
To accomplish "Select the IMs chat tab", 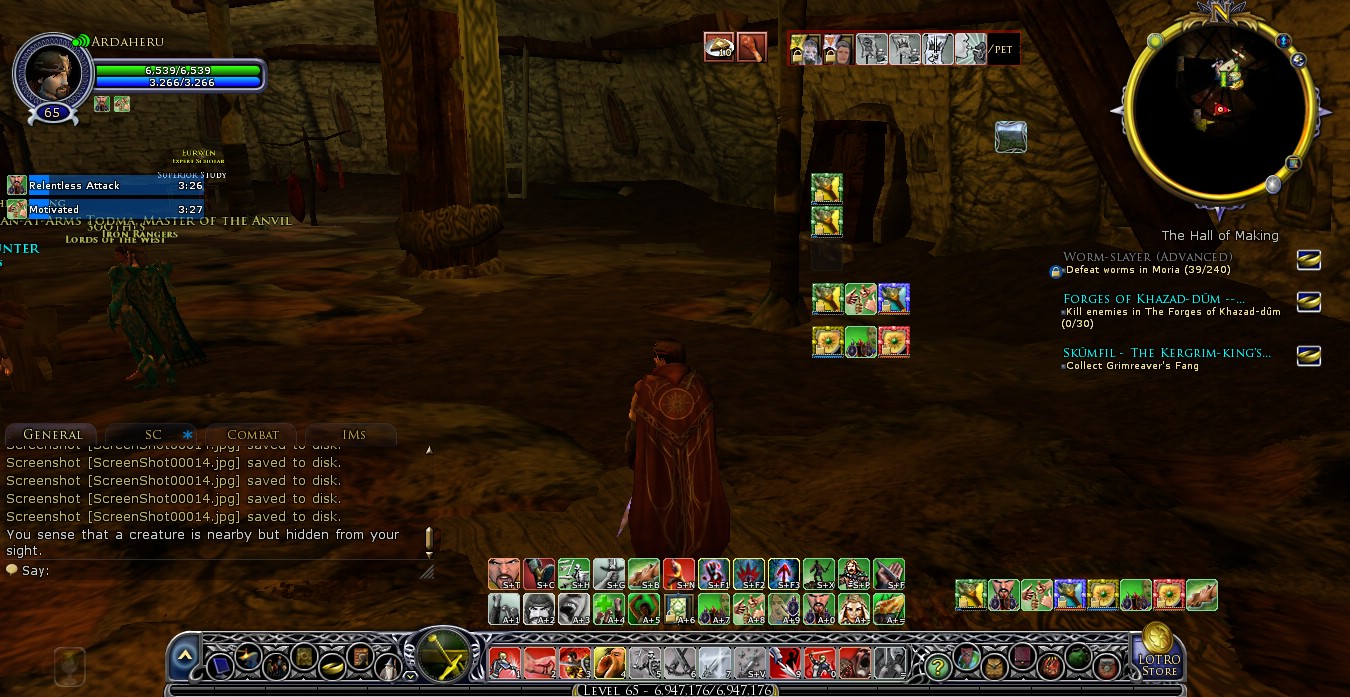I will pos(353,435).
